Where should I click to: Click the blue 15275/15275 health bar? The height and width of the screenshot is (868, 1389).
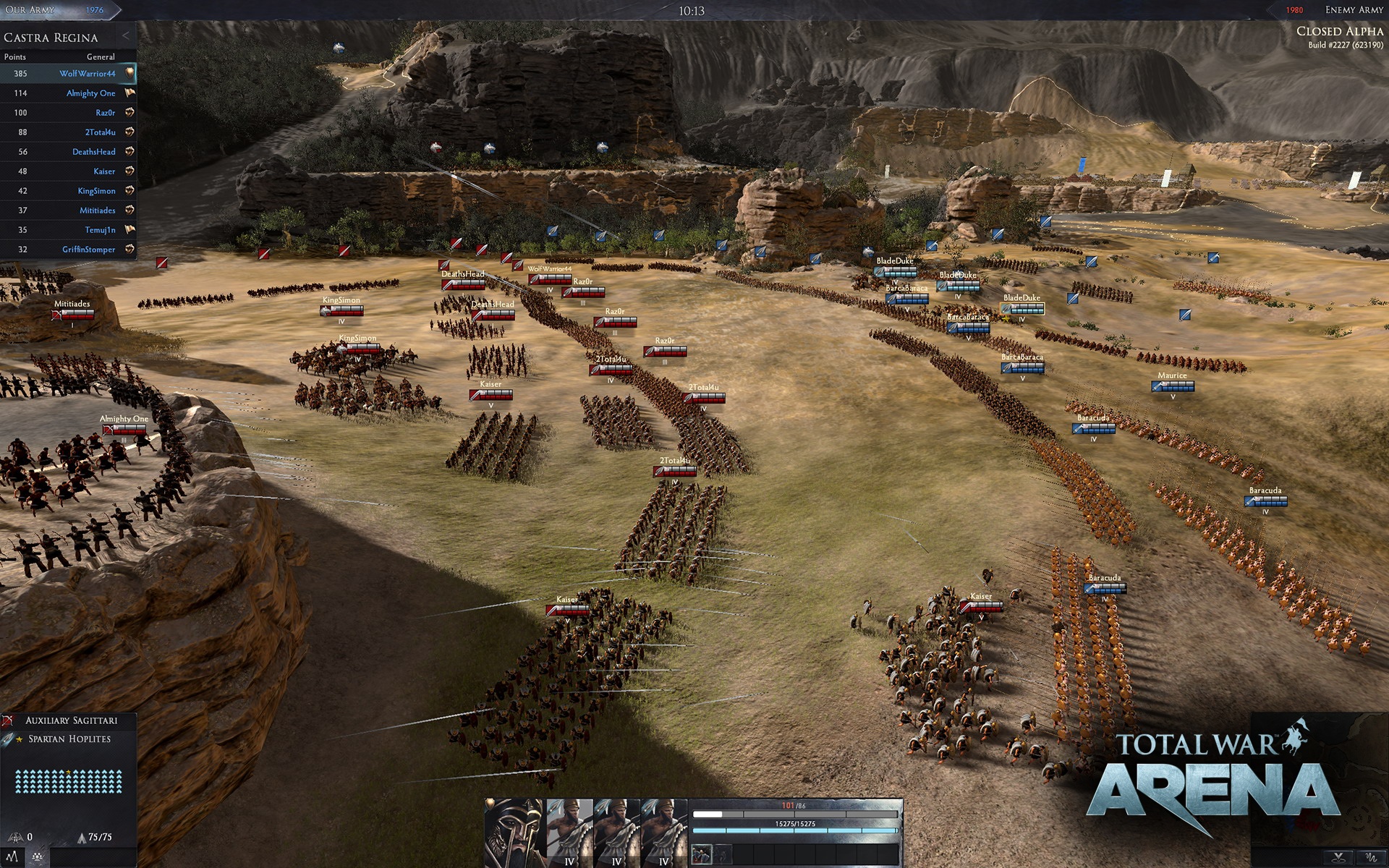pyautogui.click(x=794, y=831)
